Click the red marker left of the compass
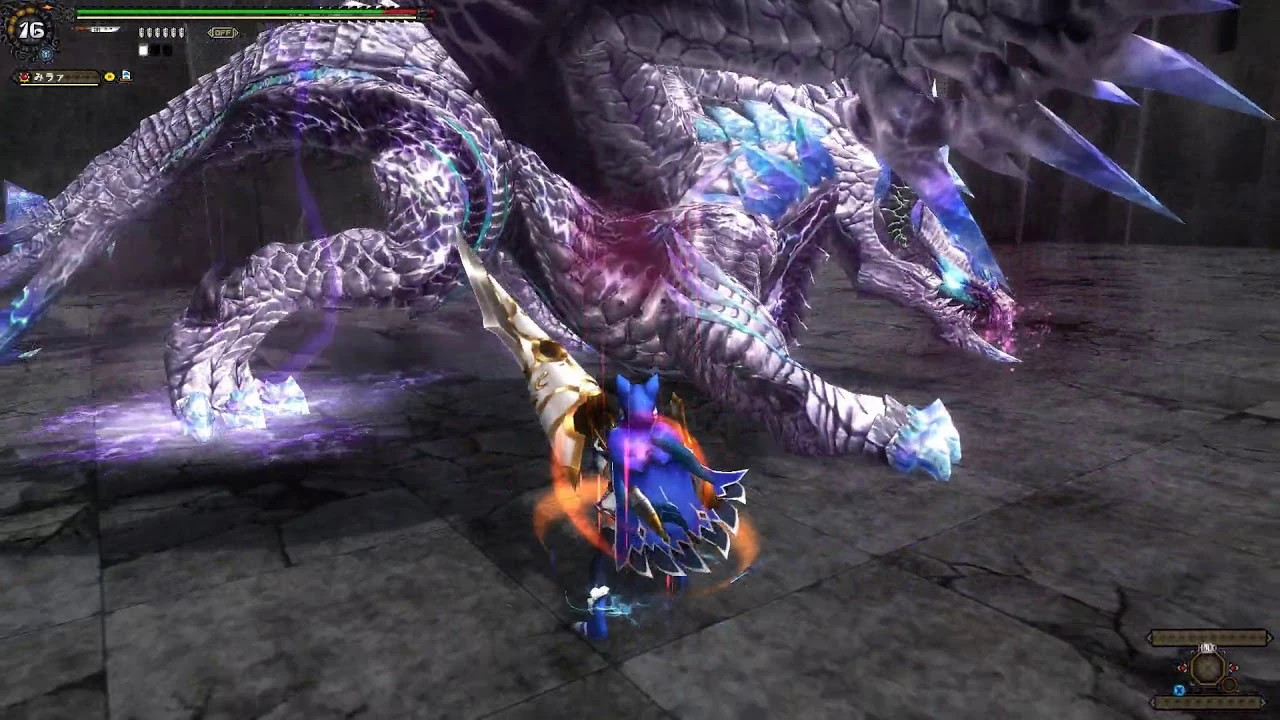The height and width of the screenshot is (720, 1280). point(1183,668)
